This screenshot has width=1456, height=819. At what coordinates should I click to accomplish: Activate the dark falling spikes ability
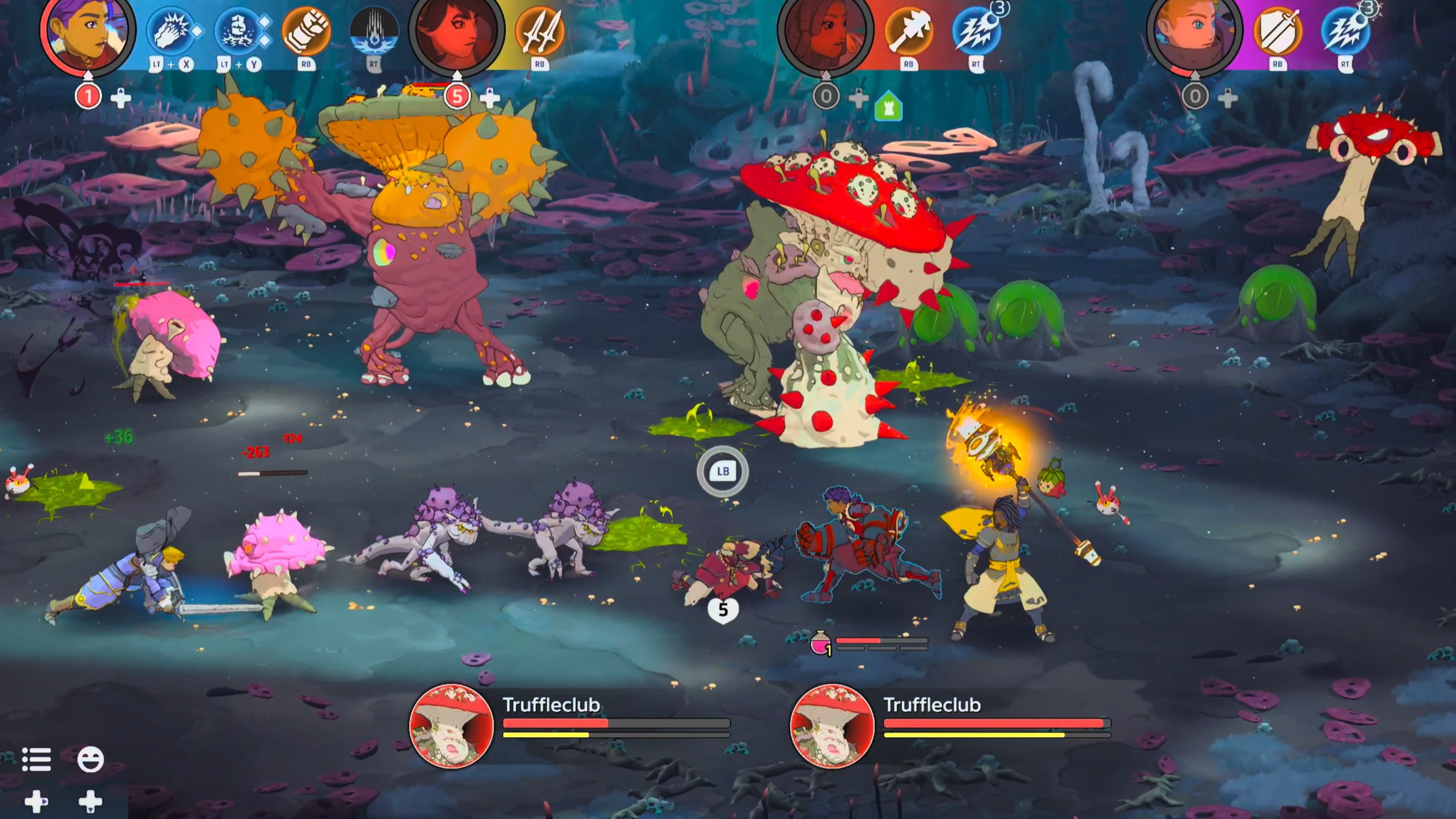point(373,31)
